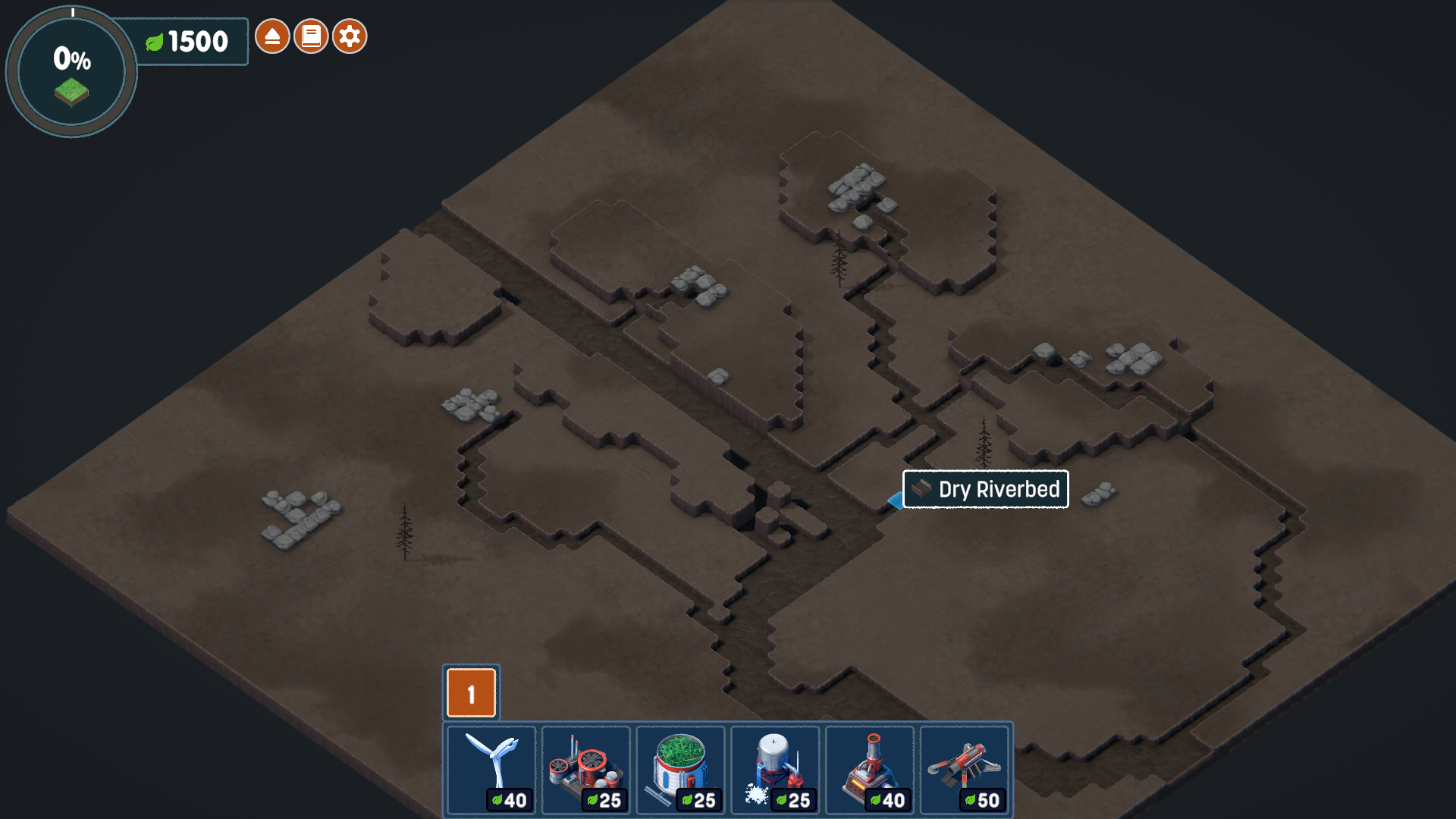Viewport: 1456px width, 819px height.
Task: Select the Irrigator costing 40 leaves
Action: [x=870, y=766]
